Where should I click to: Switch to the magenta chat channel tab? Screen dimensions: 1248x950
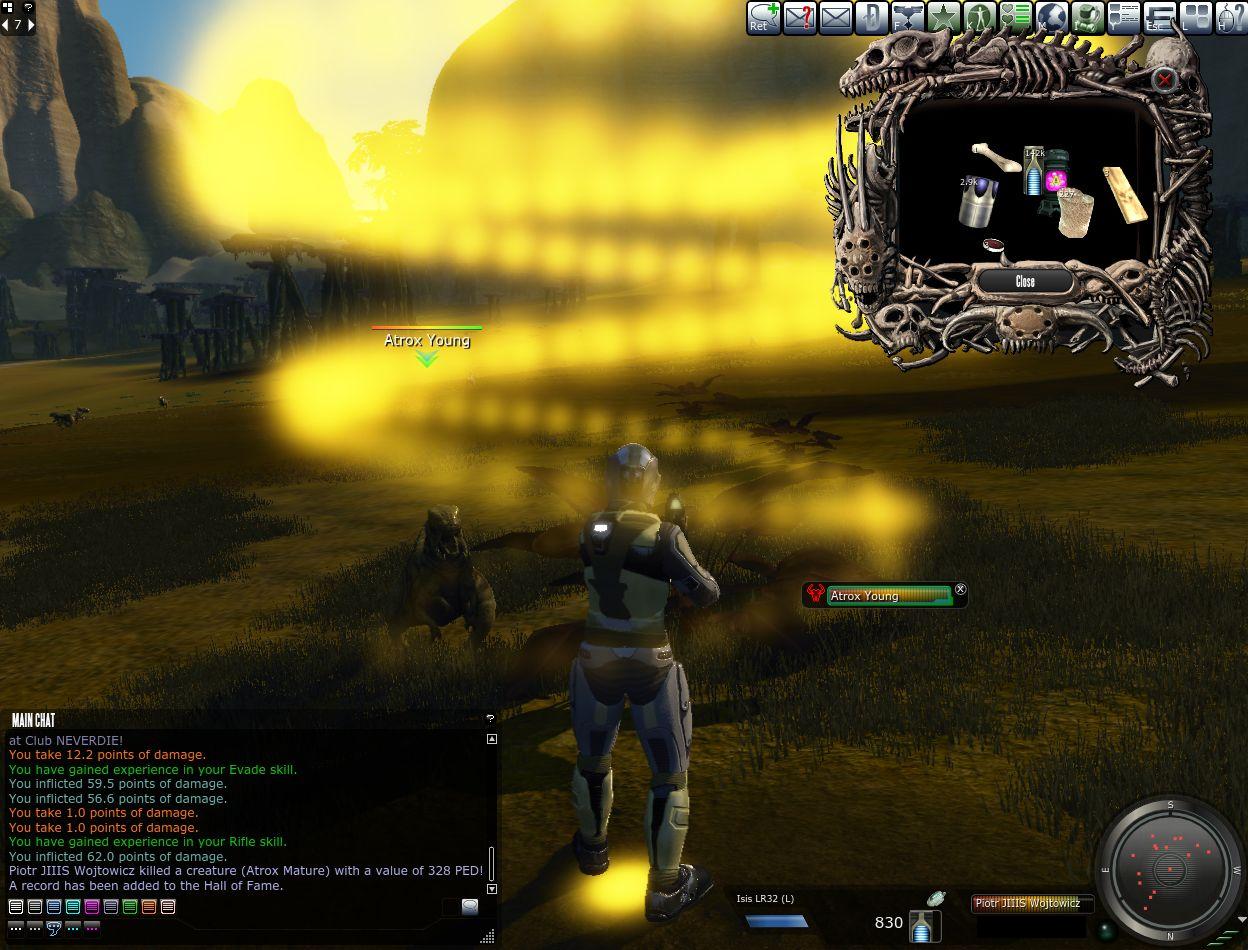point(92,907)
